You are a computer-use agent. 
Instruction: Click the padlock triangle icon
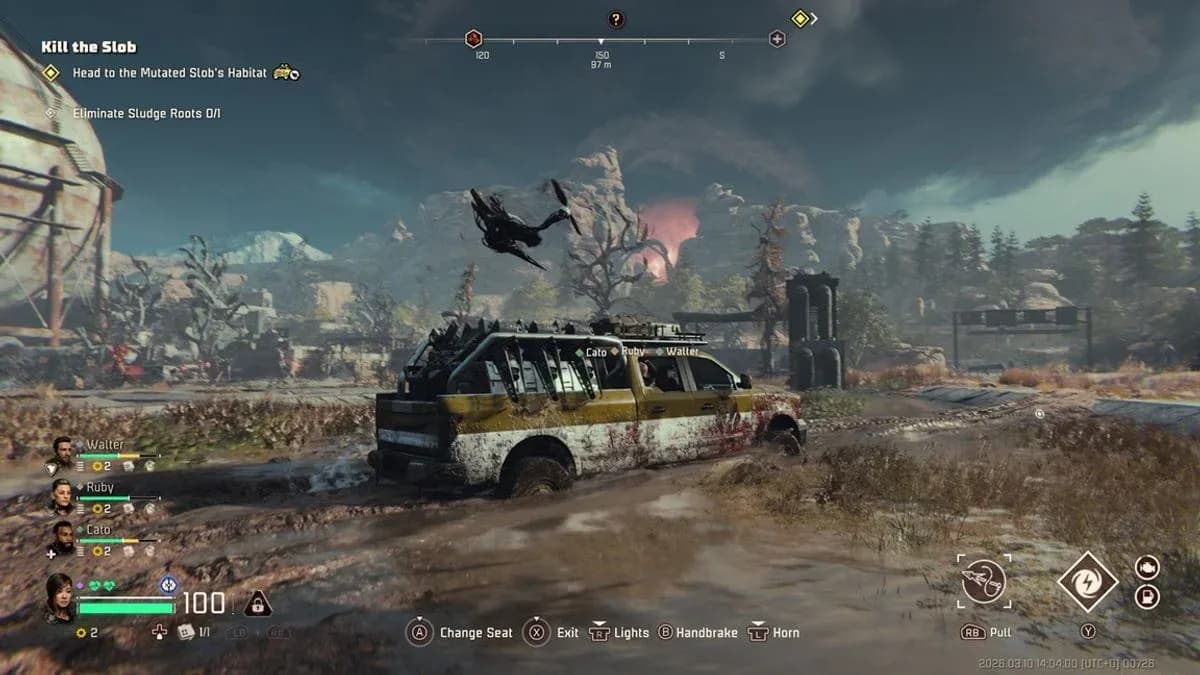(258, 603)
